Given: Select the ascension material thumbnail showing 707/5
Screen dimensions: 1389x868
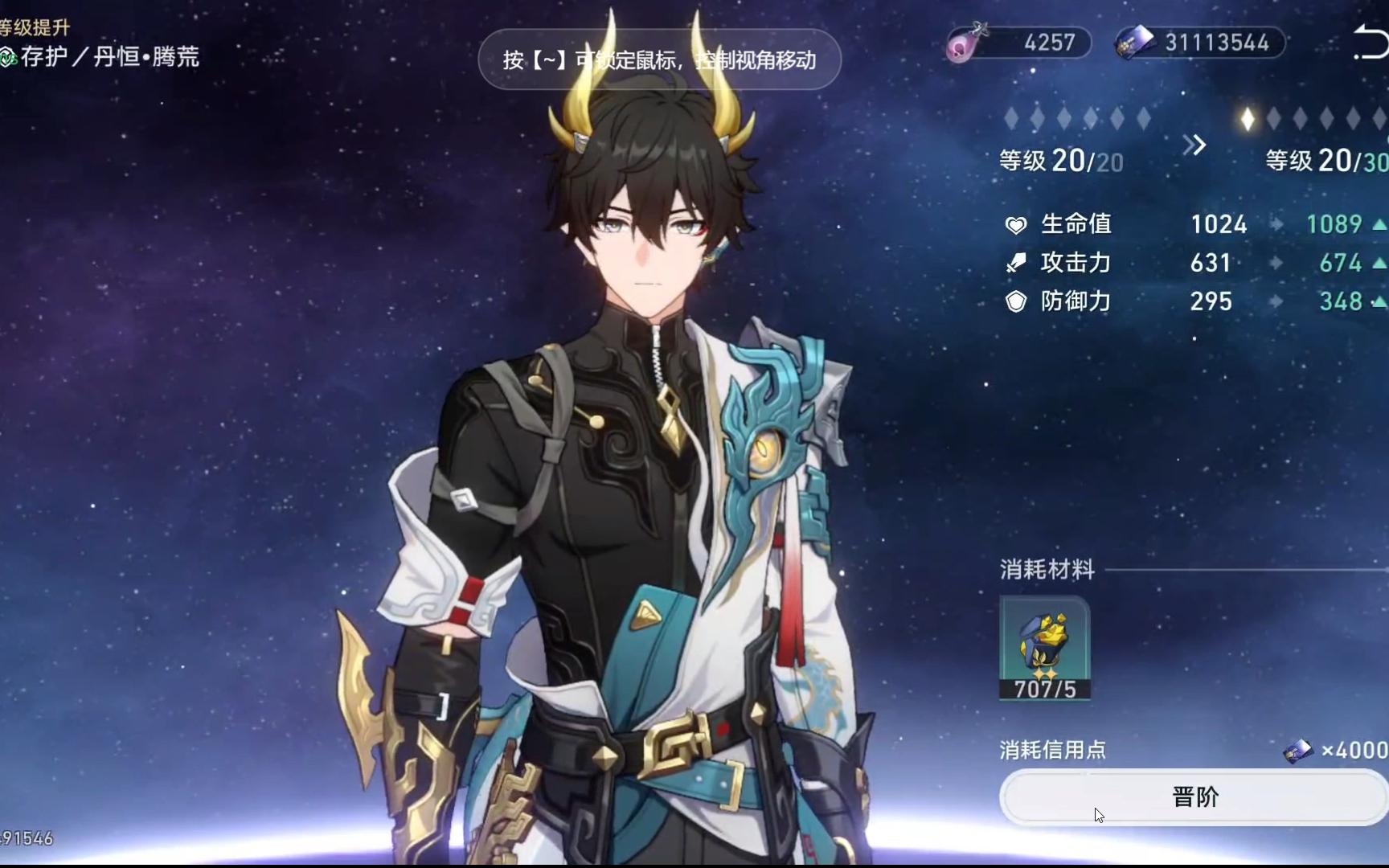Looking at the screenshot, I should click(1044, 649).
